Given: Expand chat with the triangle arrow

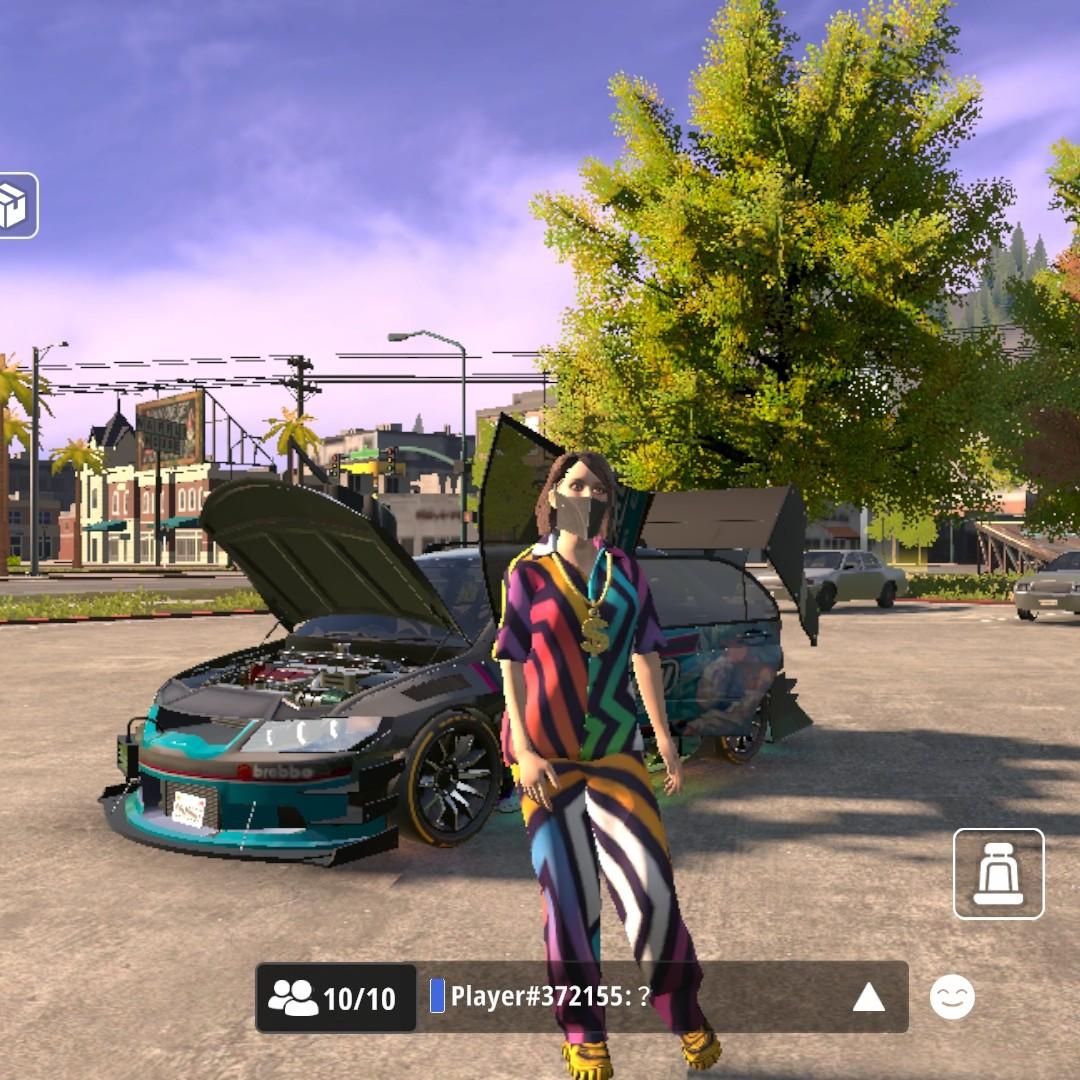Looking at the screenshot, I should [x=868, y=997].
